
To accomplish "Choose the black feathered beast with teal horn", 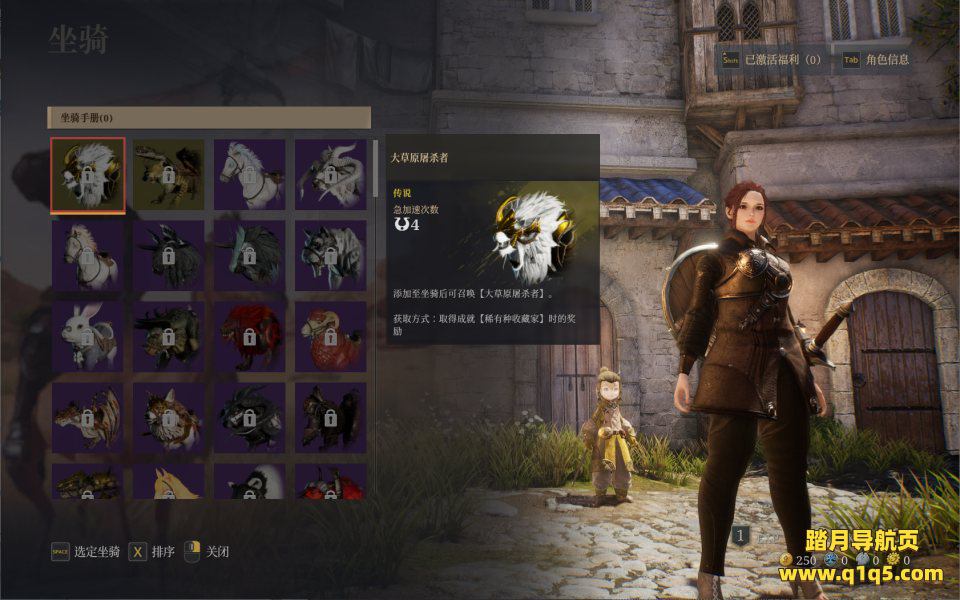I will (x=249, y=255).
